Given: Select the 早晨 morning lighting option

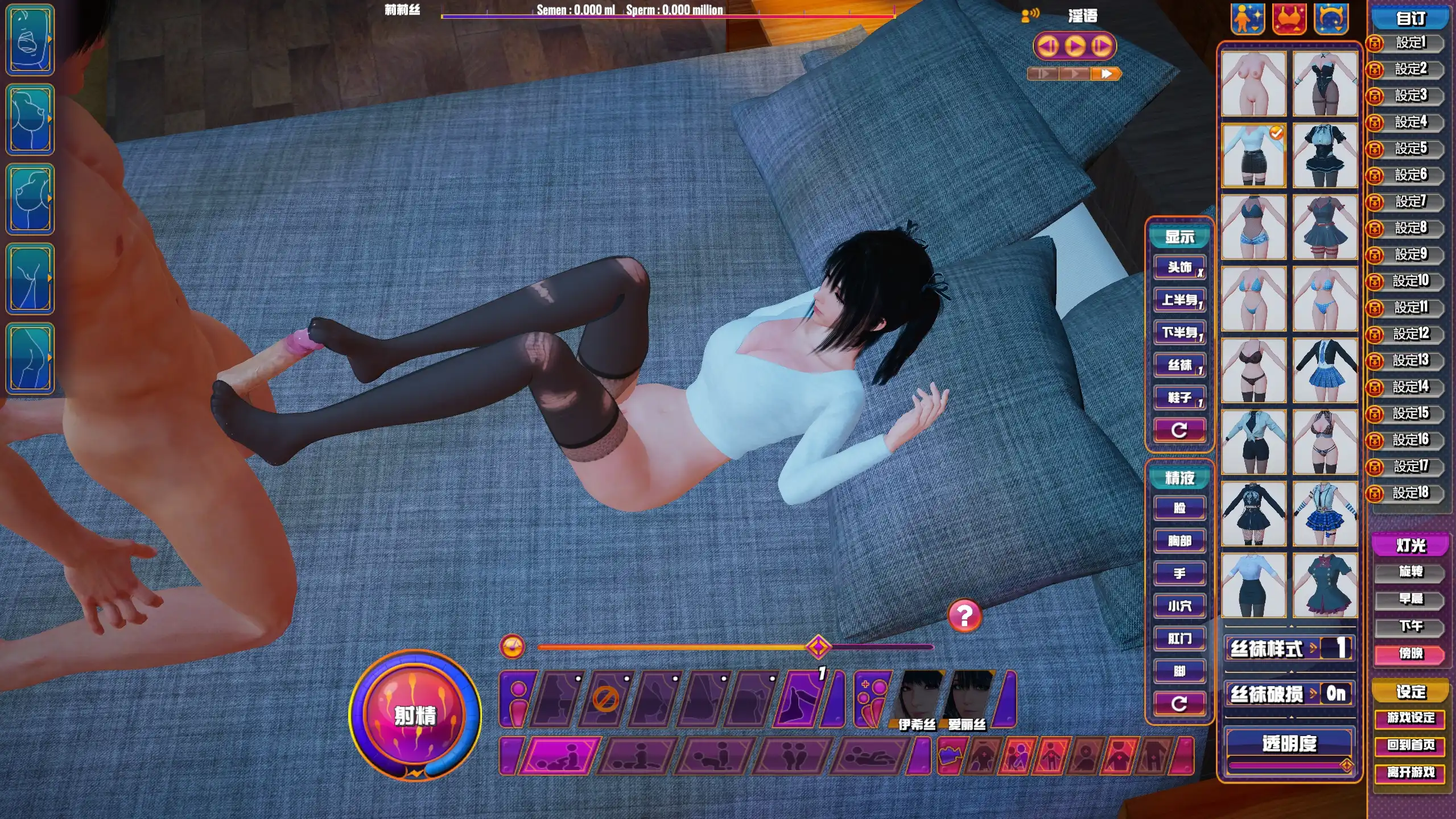Looking at the screenshot, I should coord(1410,599).
